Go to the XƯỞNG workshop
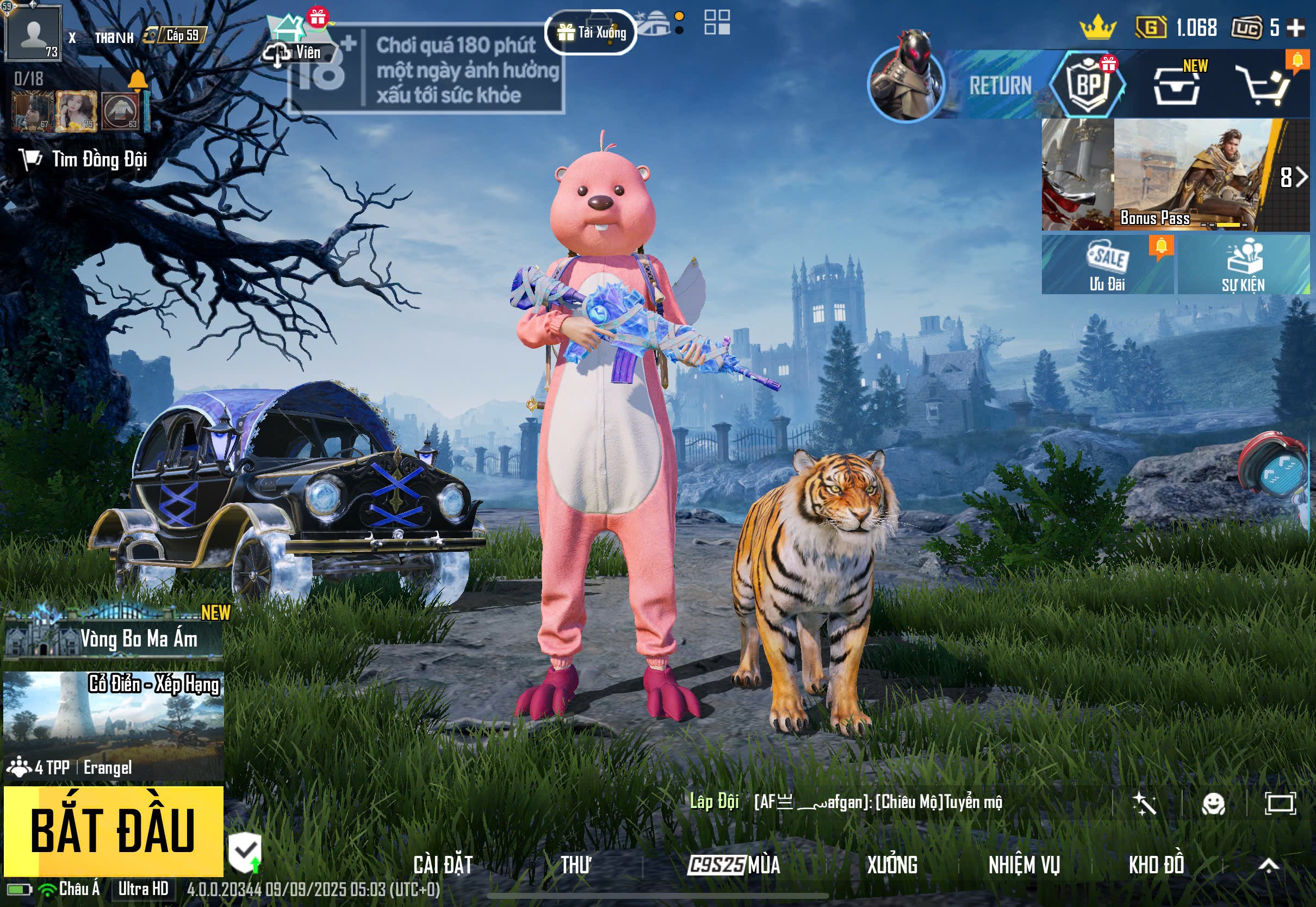This screenshot has height=907, width=1316. 891,865
